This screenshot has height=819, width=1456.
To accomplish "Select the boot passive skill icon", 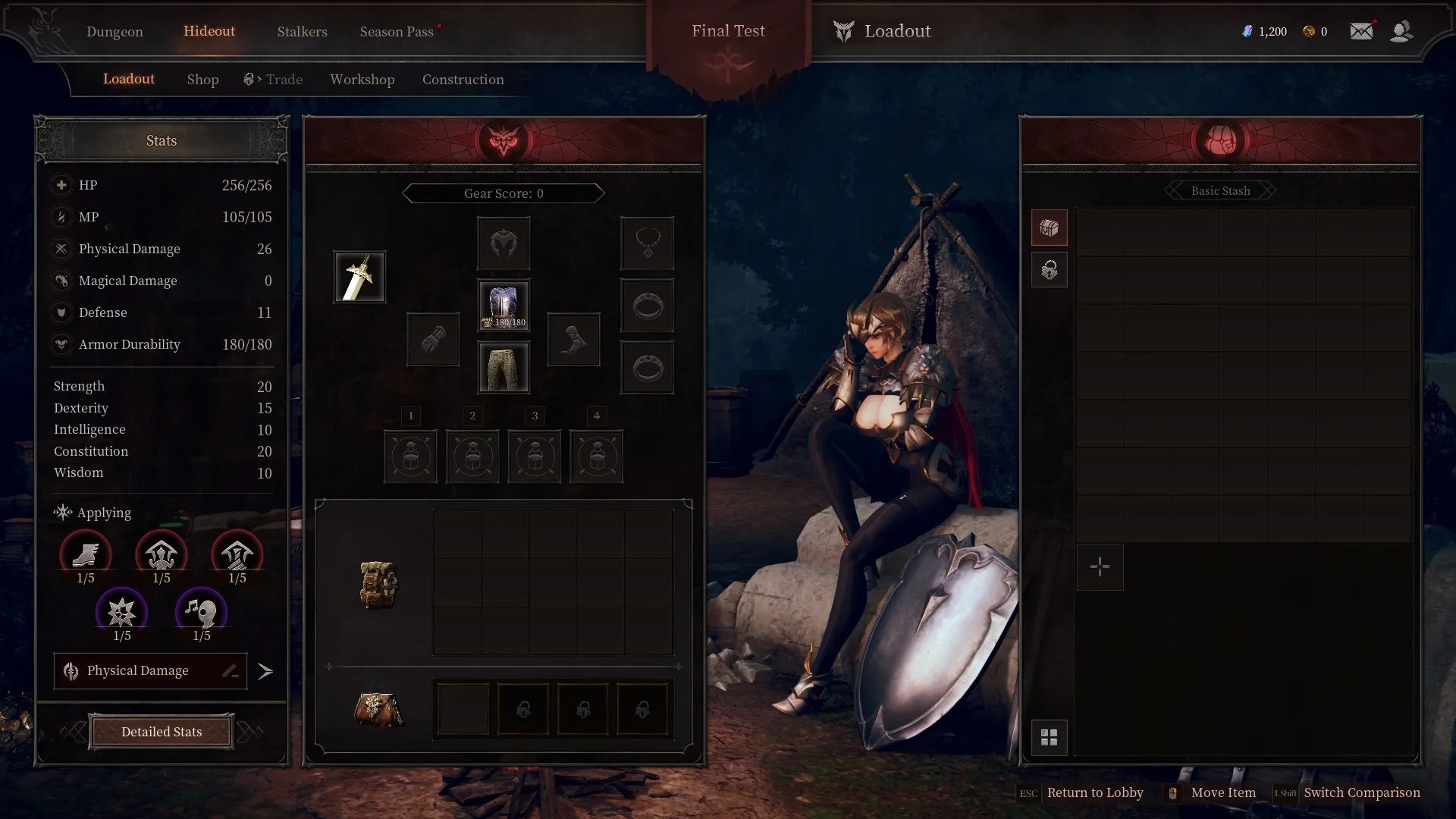I will 86,555.
